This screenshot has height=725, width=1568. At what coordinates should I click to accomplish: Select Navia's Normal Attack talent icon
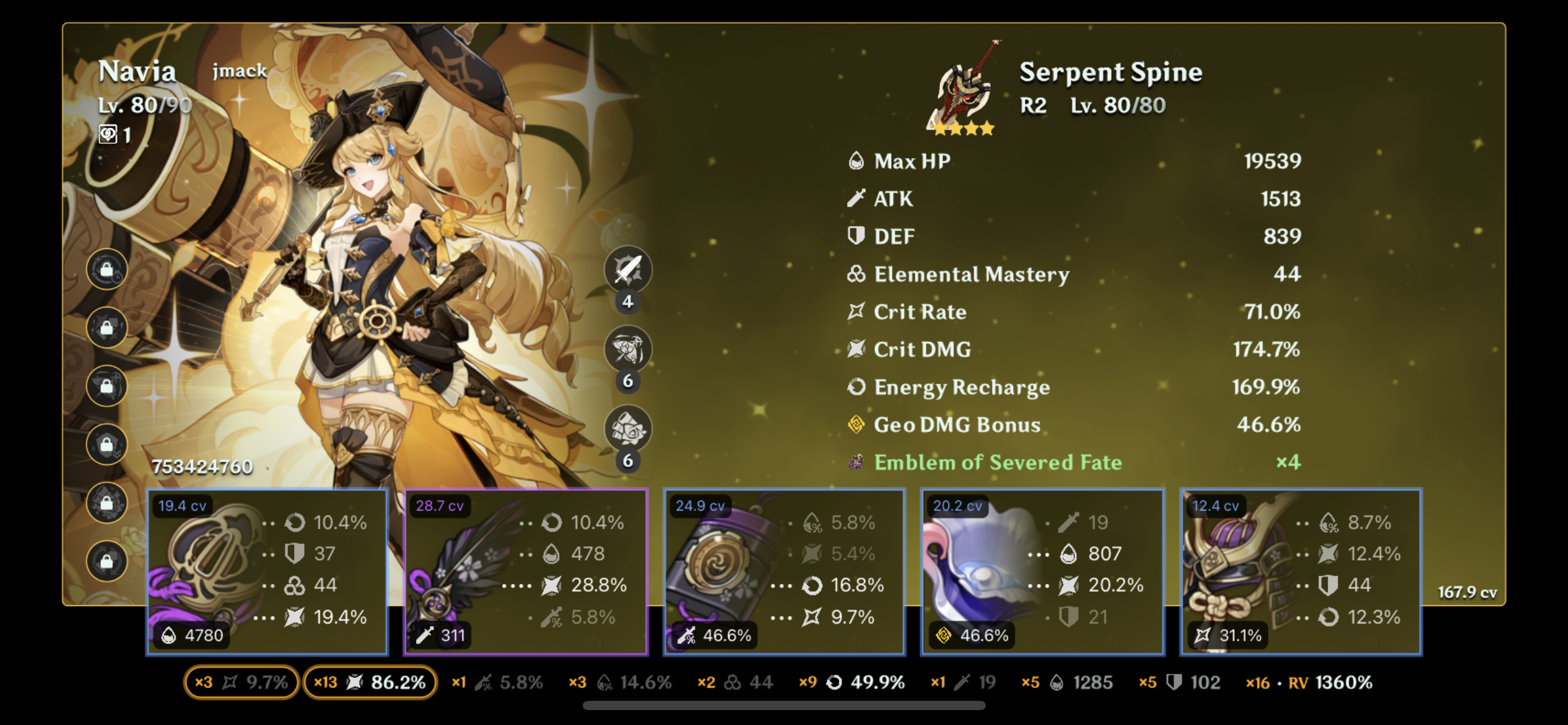(x=627, y=271)
